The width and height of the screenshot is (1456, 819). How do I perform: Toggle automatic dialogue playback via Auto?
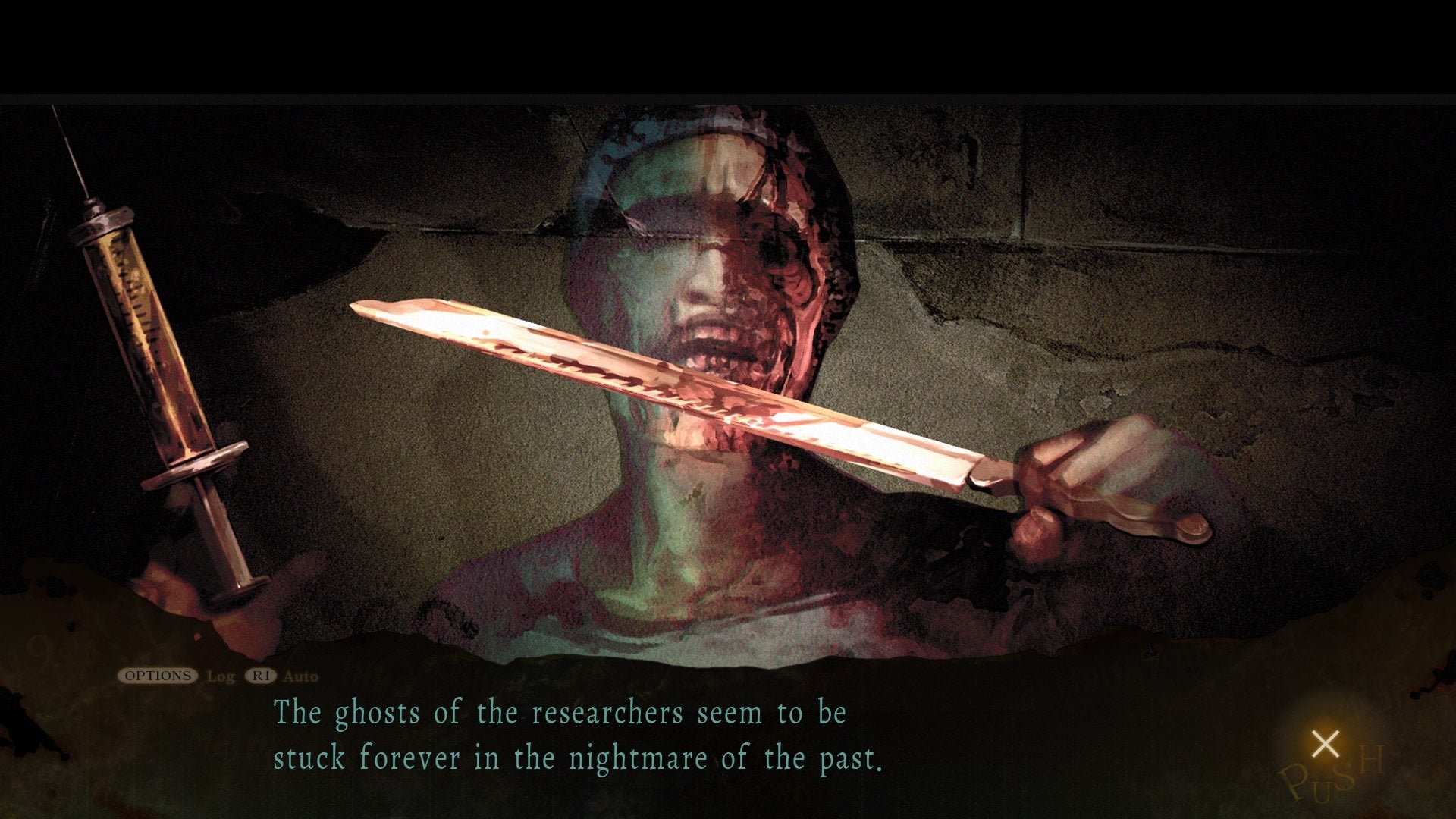pos(302,678)
